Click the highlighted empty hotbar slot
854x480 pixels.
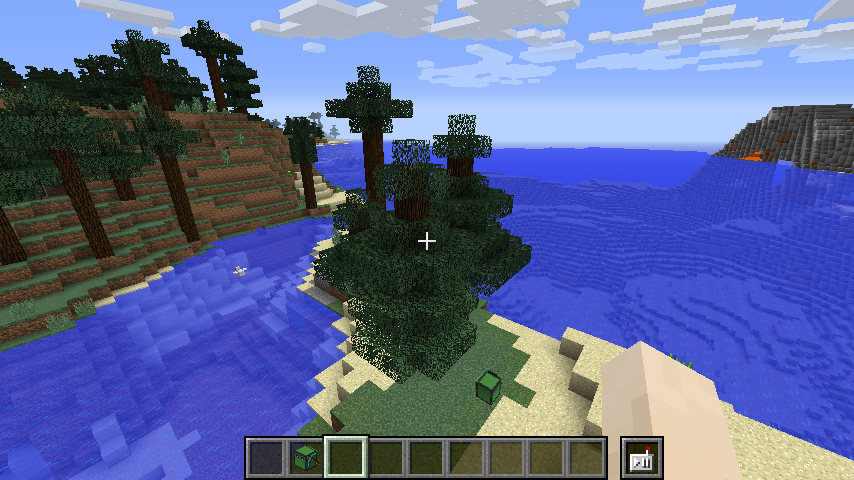346,458
